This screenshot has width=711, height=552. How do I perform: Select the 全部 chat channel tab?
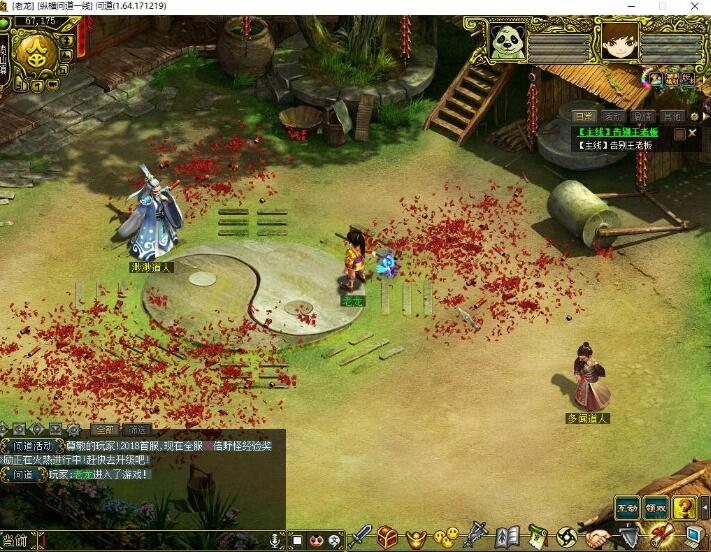pos(104,429)
